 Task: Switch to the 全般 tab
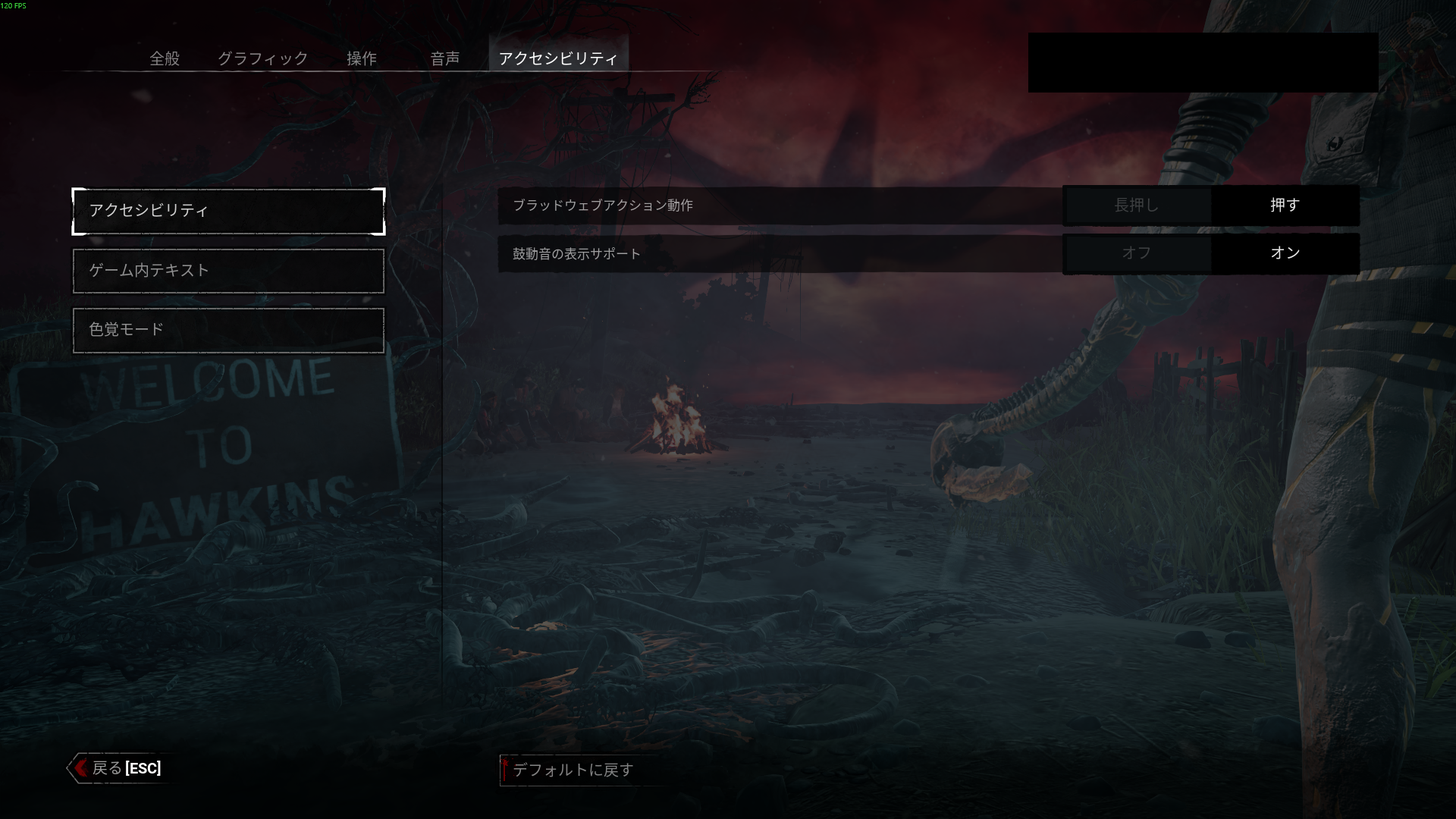click(x=165, y=58)
